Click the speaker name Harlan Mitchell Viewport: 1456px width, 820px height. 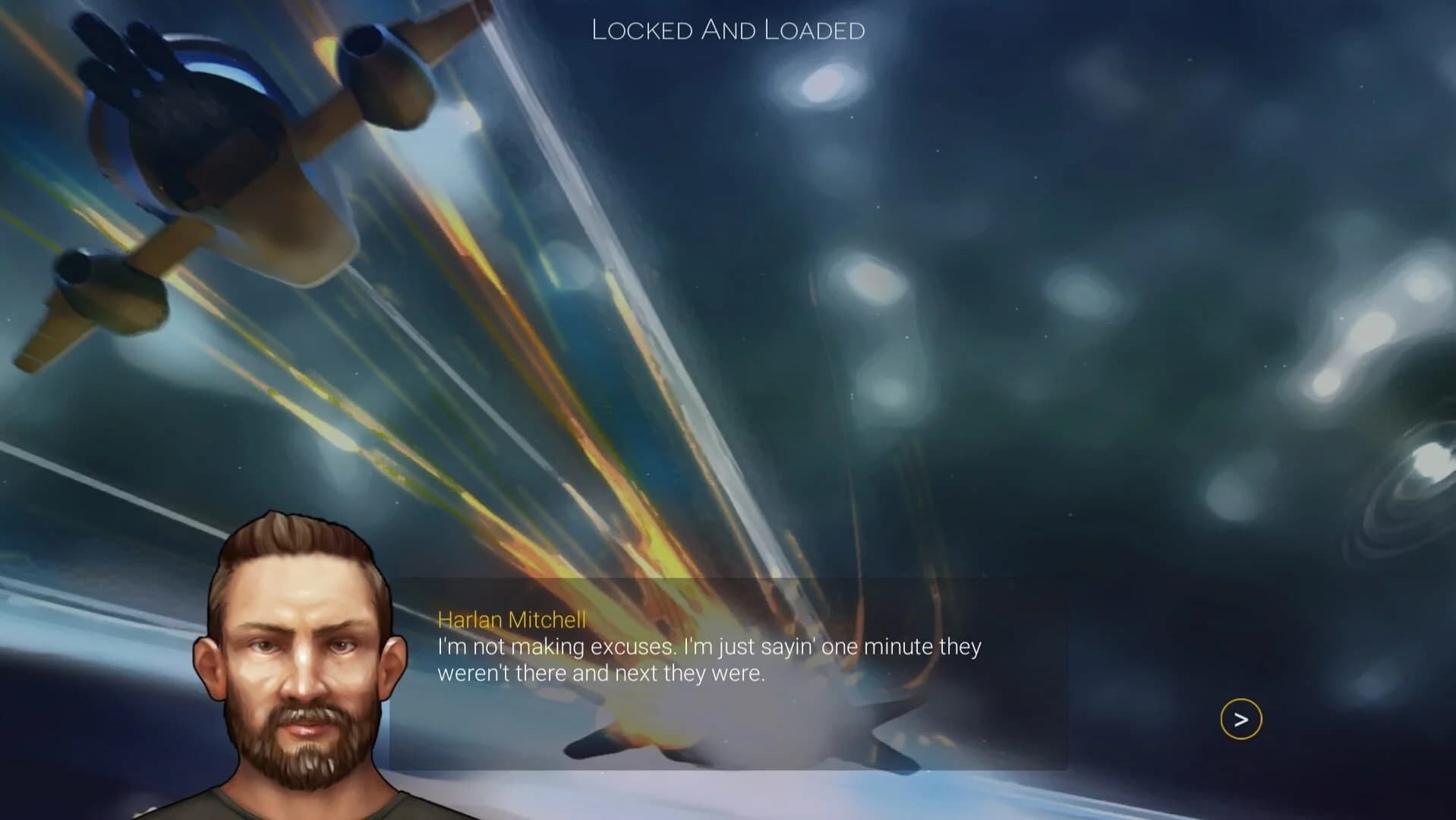pos(511,620)
